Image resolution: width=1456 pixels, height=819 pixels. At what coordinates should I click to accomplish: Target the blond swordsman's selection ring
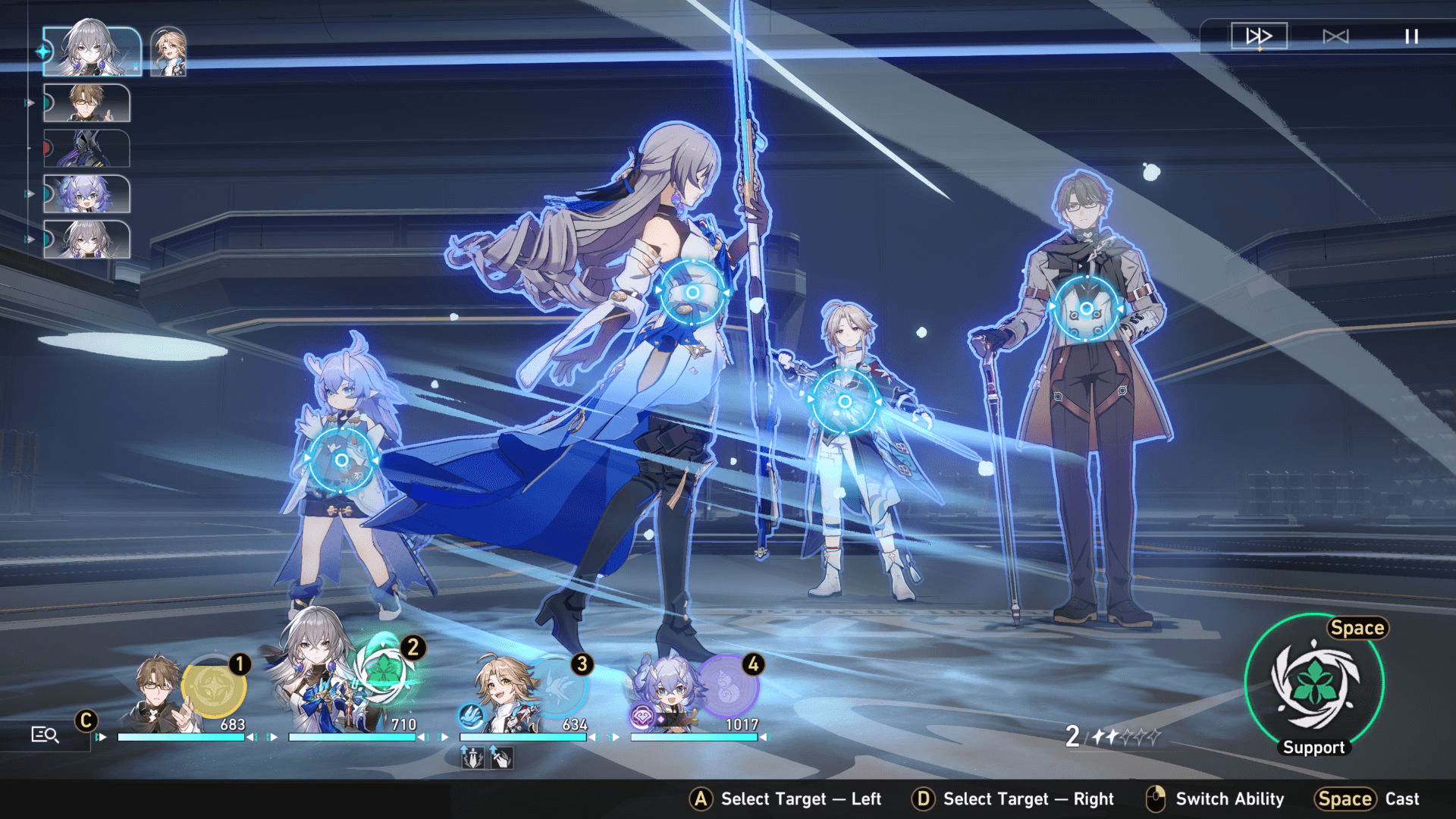tap(845, 401)
